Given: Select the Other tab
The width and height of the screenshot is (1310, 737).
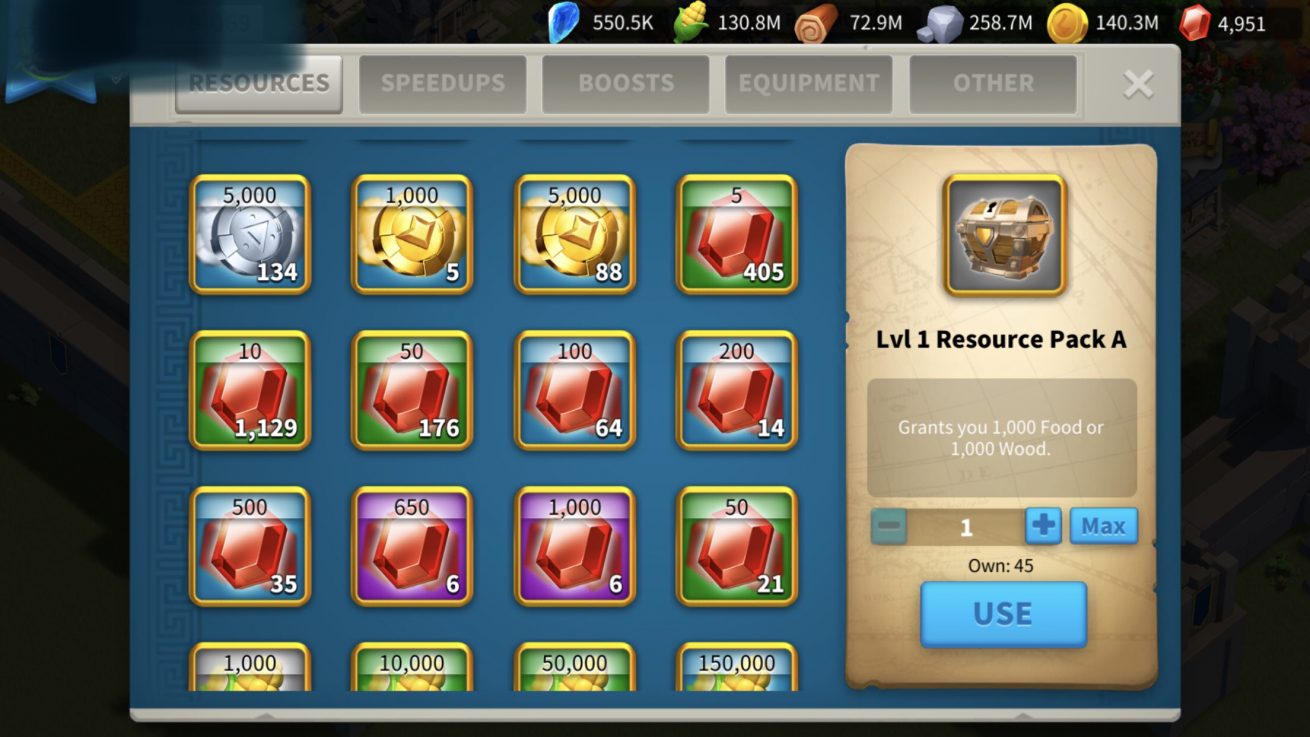Looking at the screenshot, I should coord(992,83).
